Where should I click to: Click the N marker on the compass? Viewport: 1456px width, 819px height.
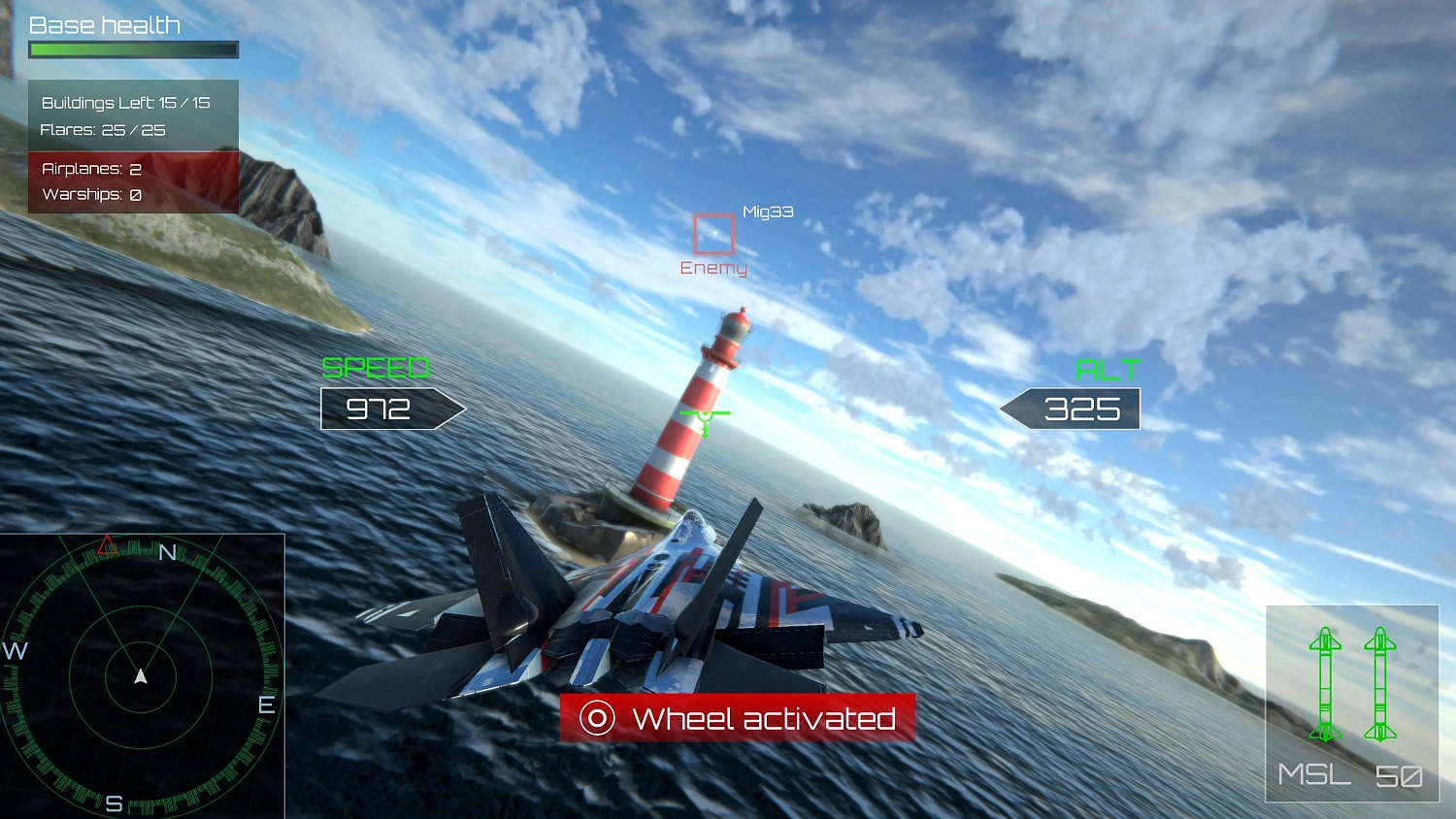[167, 553]
